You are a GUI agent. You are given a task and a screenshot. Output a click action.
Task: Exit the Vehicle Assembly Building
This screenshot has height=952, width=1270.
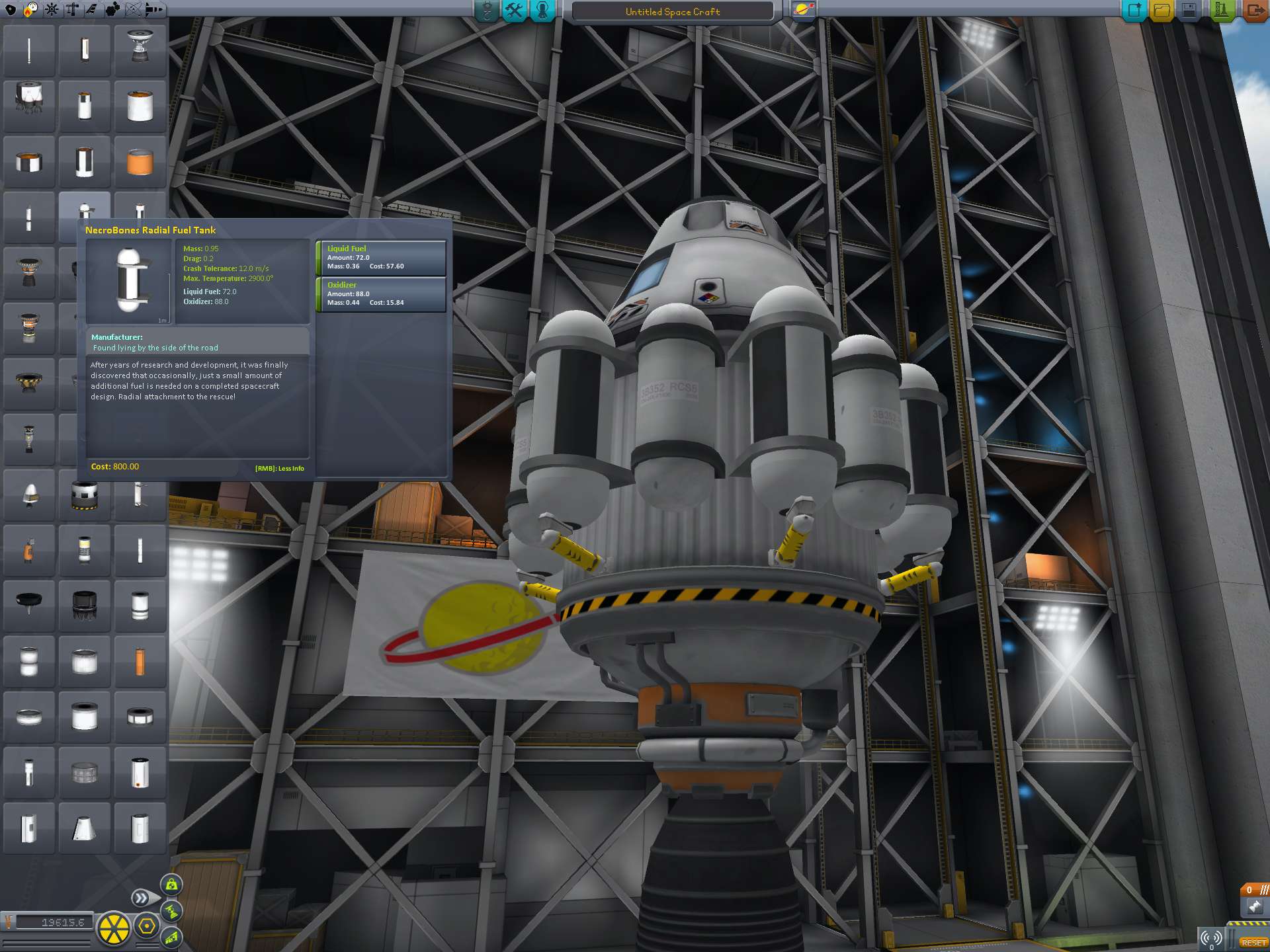(1254, 11)
